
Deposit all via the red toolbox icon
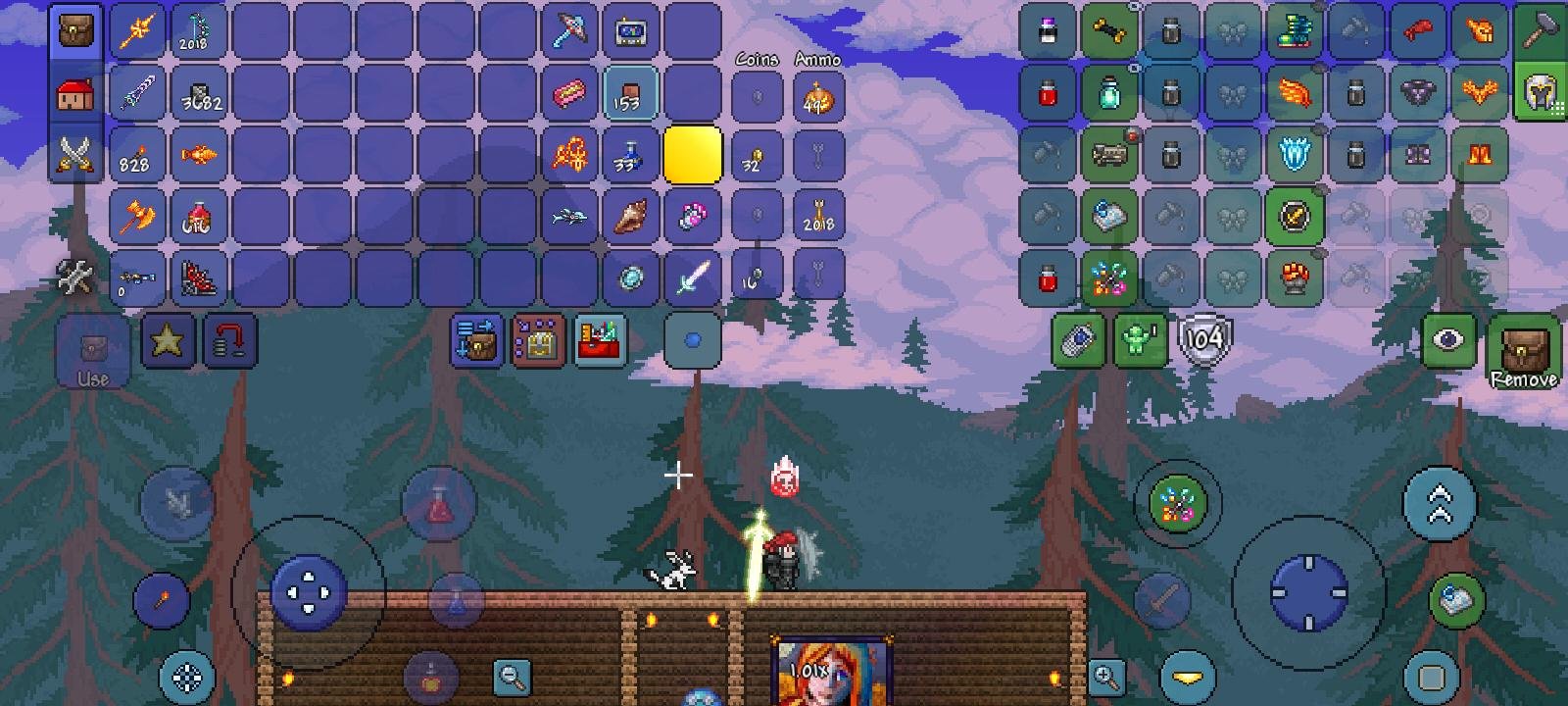click(599, 341)
